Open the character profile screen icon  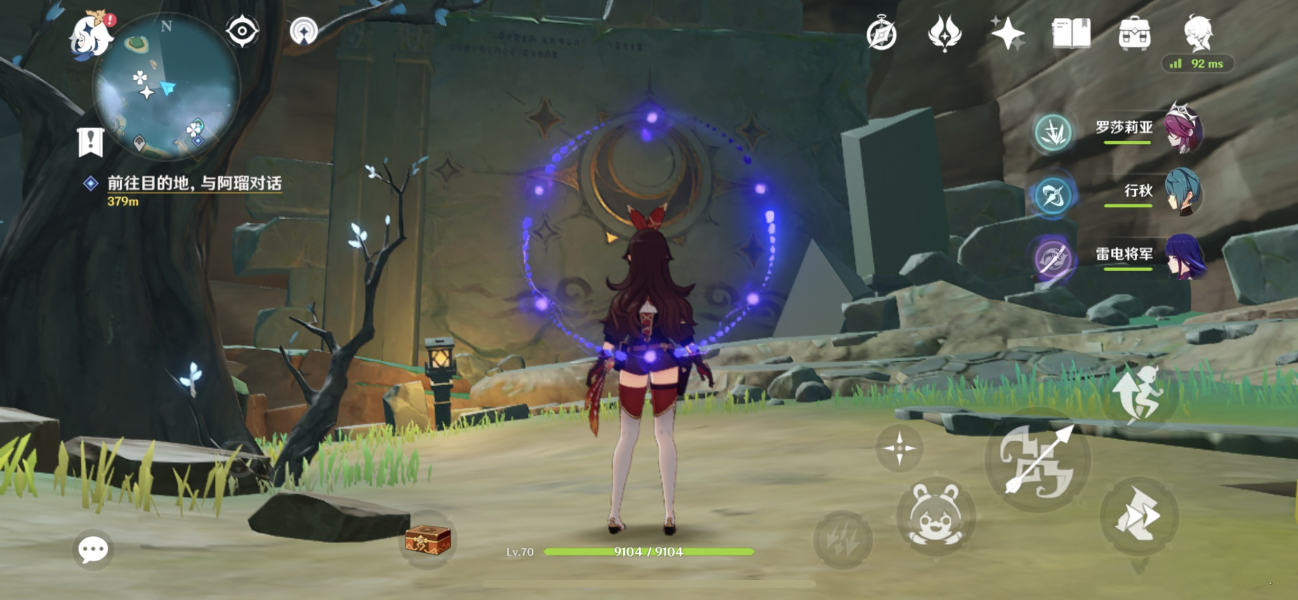click(x=1198, y=34)
